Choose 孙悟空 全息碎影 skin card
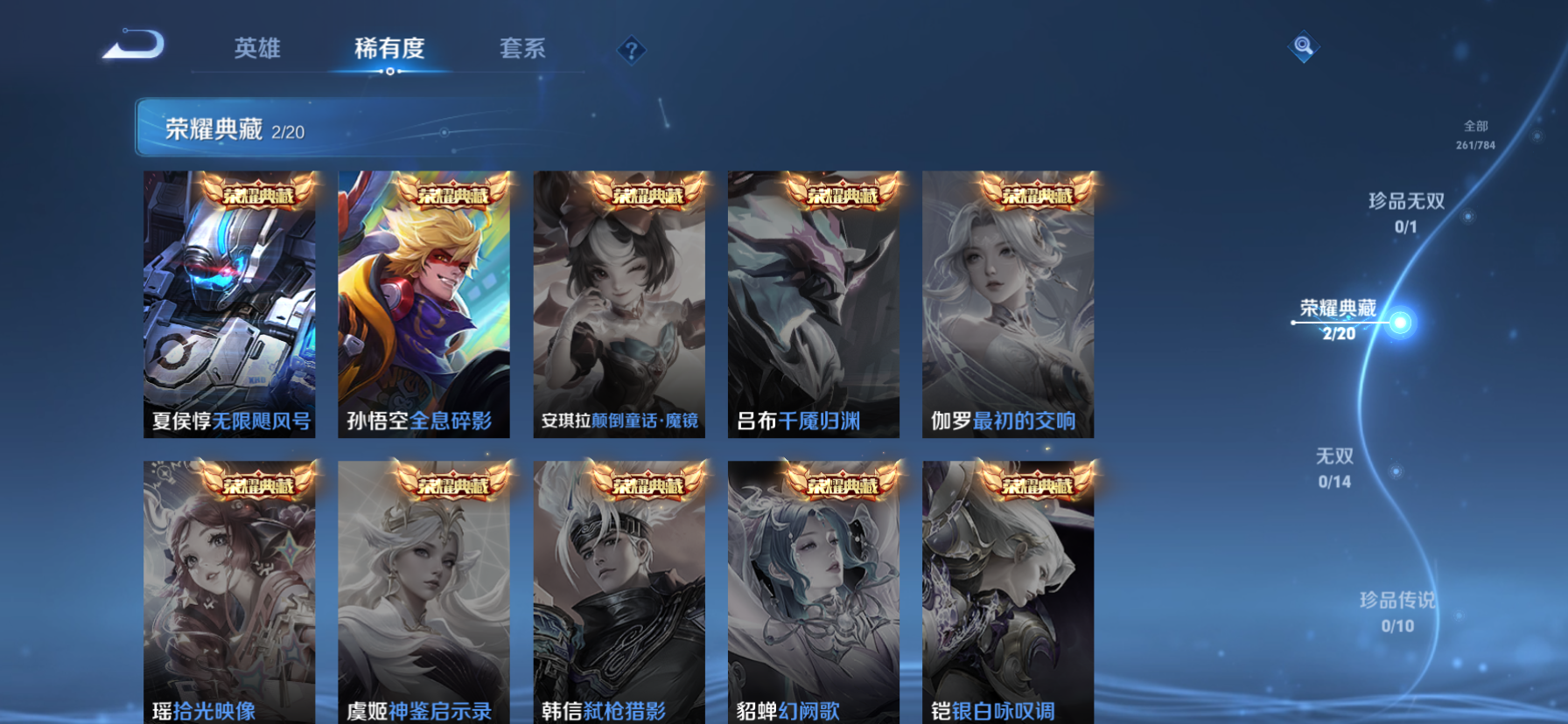Viewport: 1568px width, 724px height. coord(424,303)
